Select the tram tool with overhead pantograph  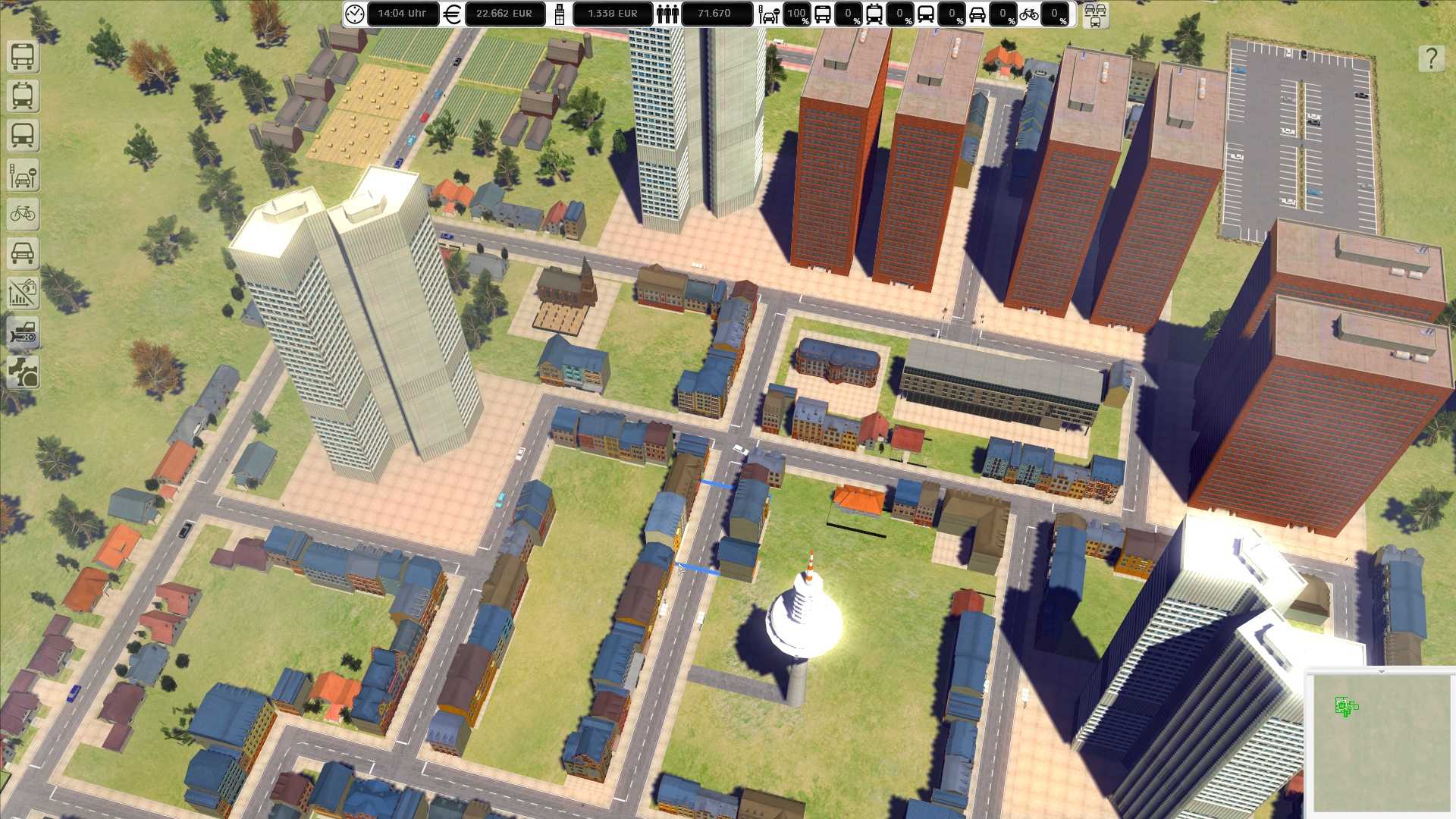coord(23,96)
